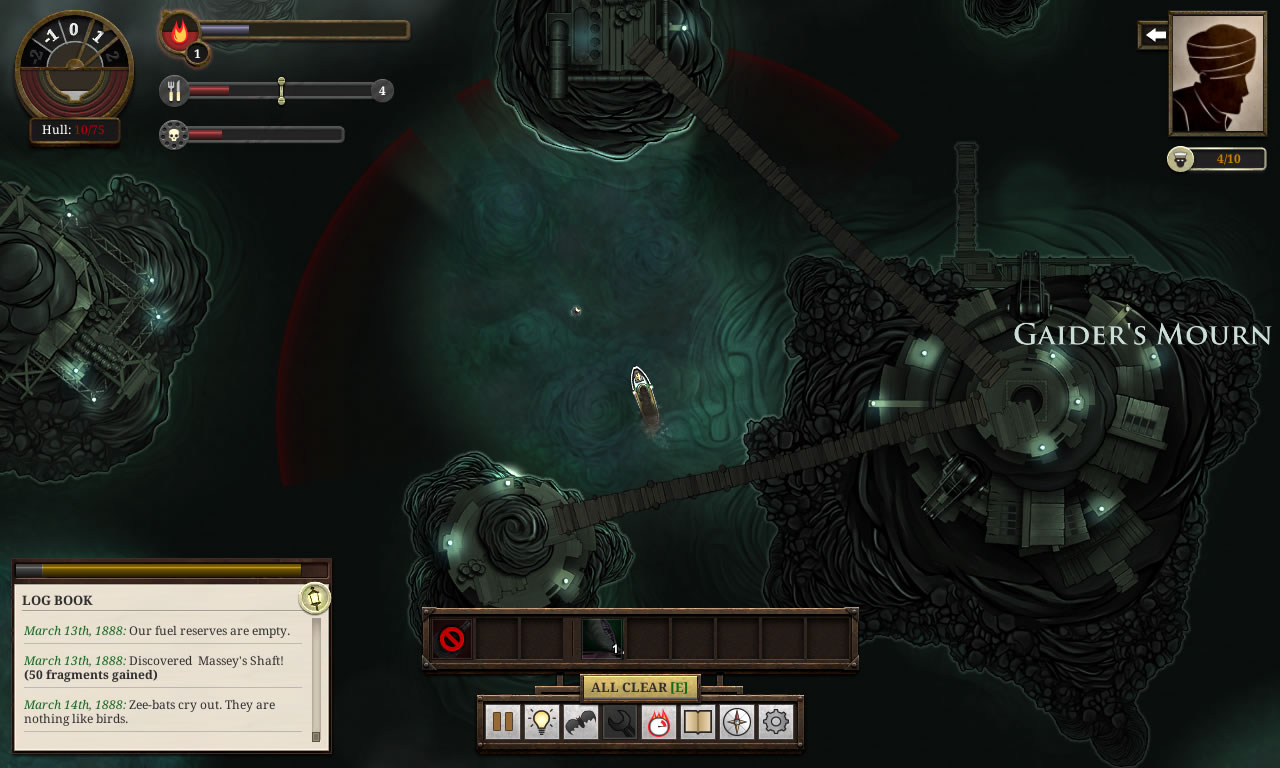Click the fork and knife supplies icon
Image resolution: width=1280 pixels, height=768 pixels.
tap(175, 91)
